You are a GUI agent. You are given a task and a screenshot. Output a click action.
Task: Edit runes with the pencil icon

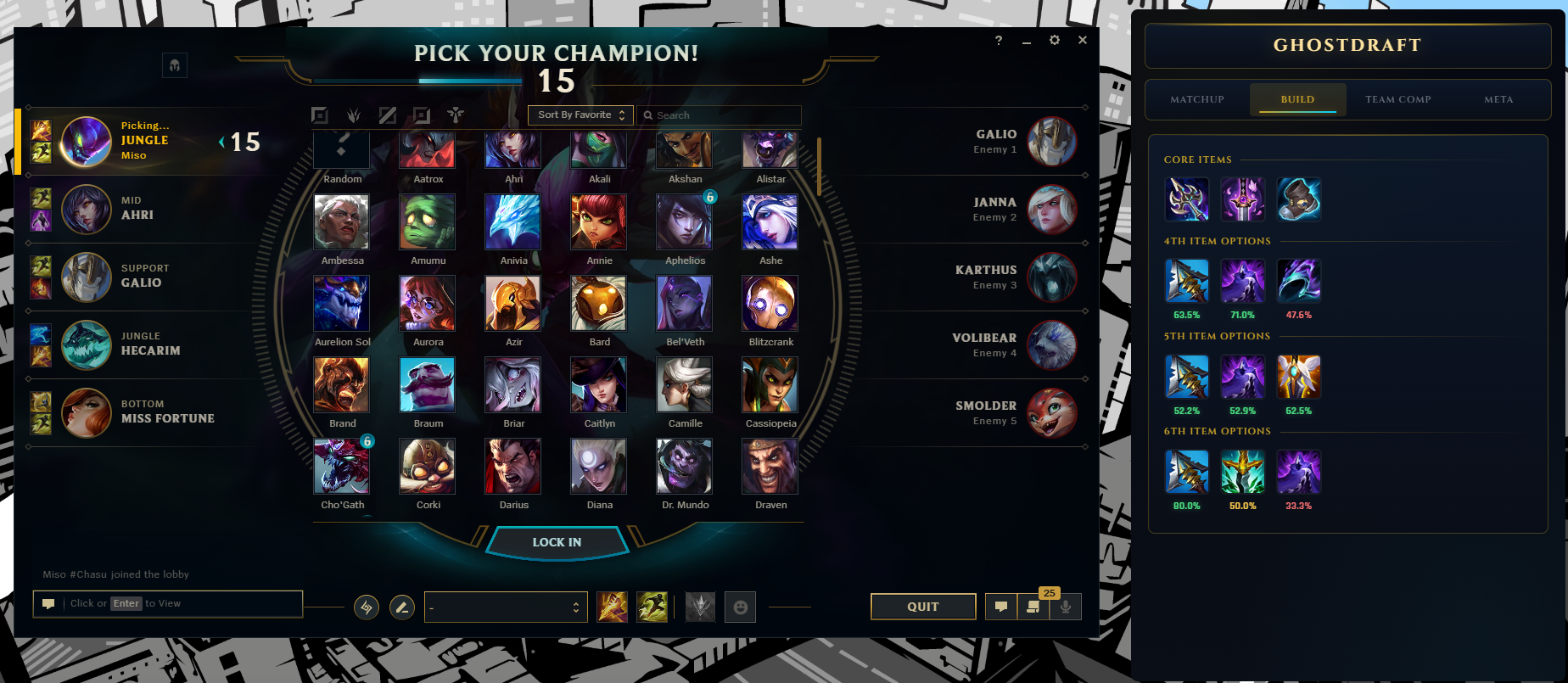(x=401, y=607)
